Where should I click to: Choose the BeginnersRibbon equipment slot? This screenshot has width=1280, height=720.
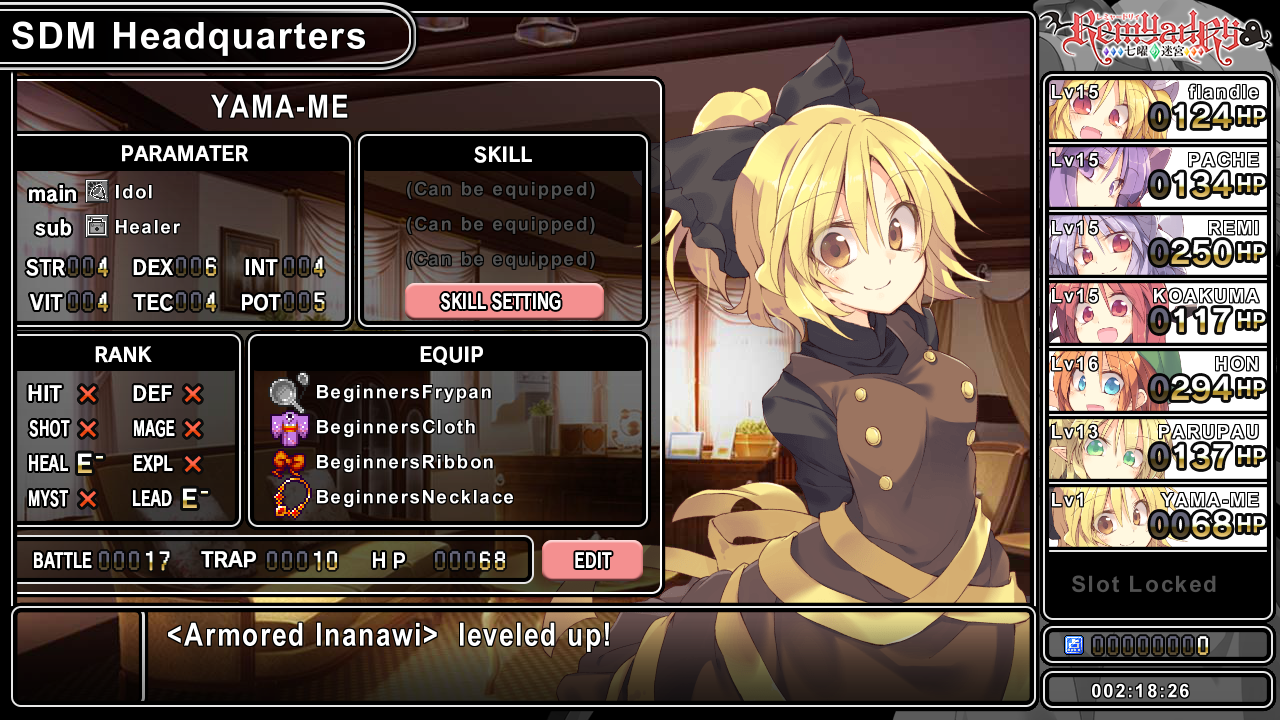[x=404, y=462]
